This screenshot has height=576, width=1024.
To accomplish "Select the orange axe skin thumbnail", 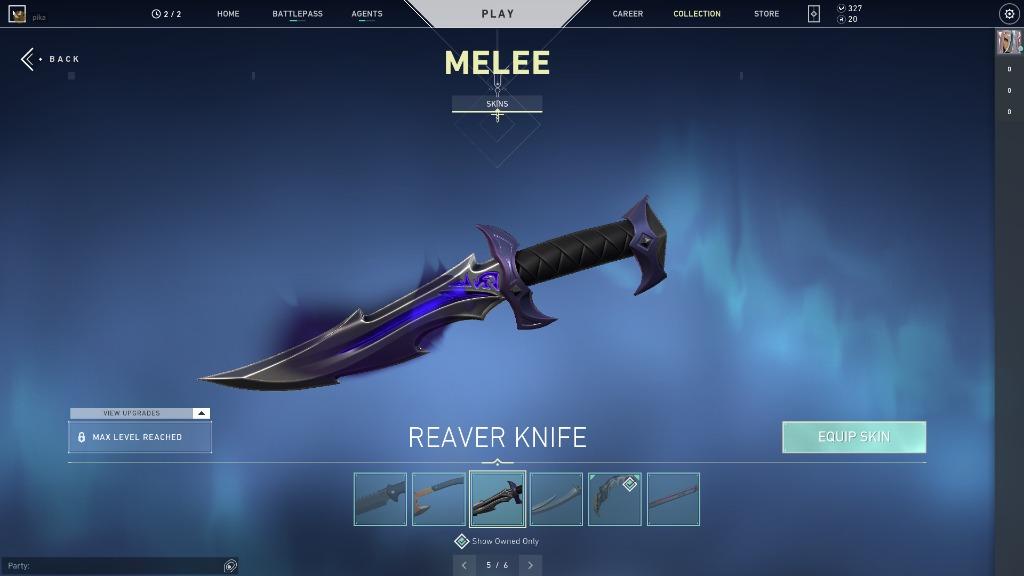I will pyautogui.click(x=439, y=499).
